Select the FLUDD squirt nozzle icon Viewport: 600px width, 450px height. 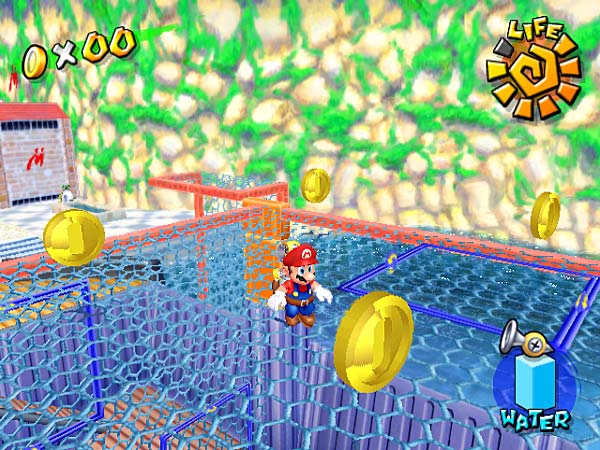[x=524, y=340]
